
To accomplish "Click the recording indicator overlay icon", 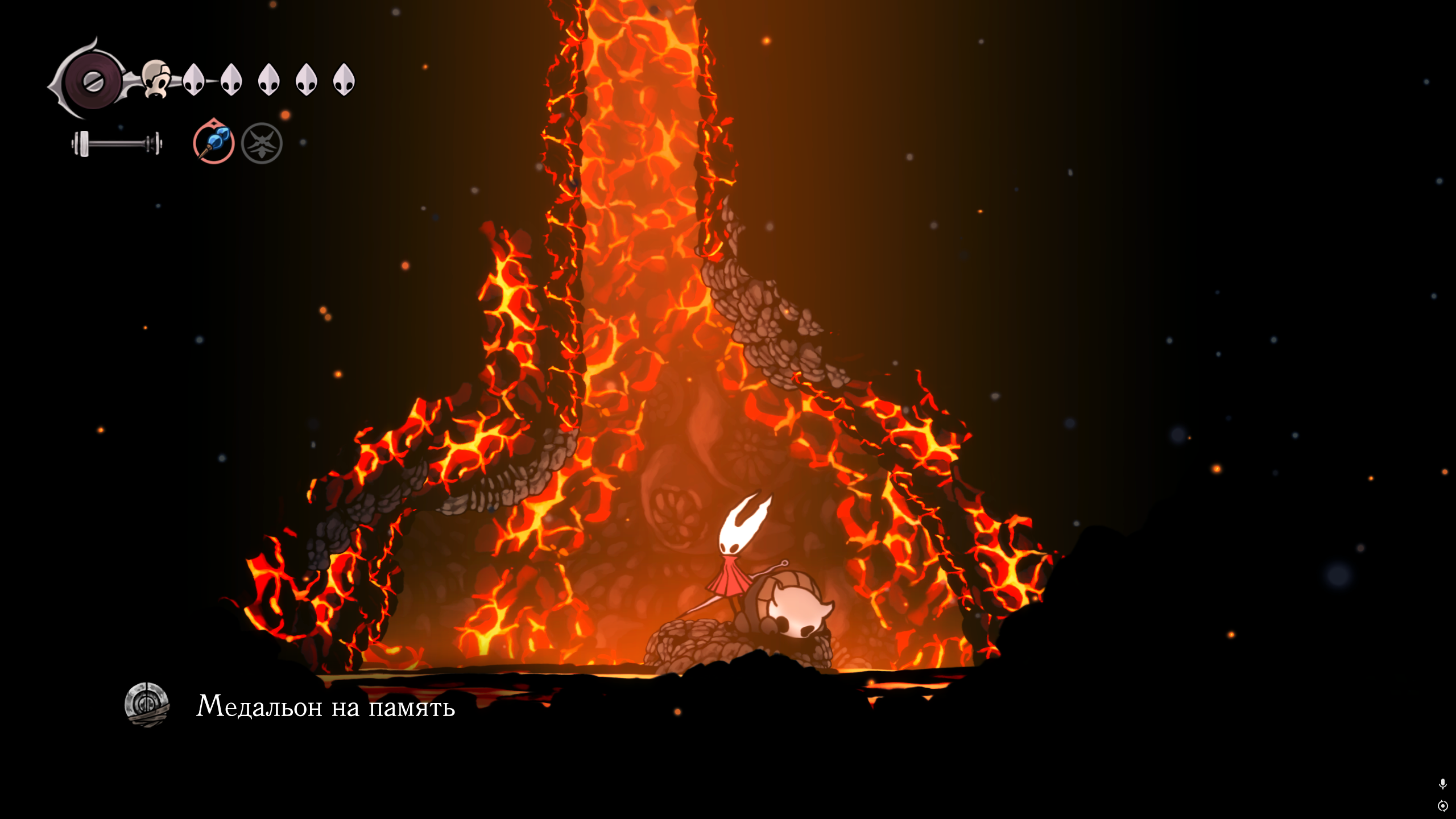I will point(1442,806).
